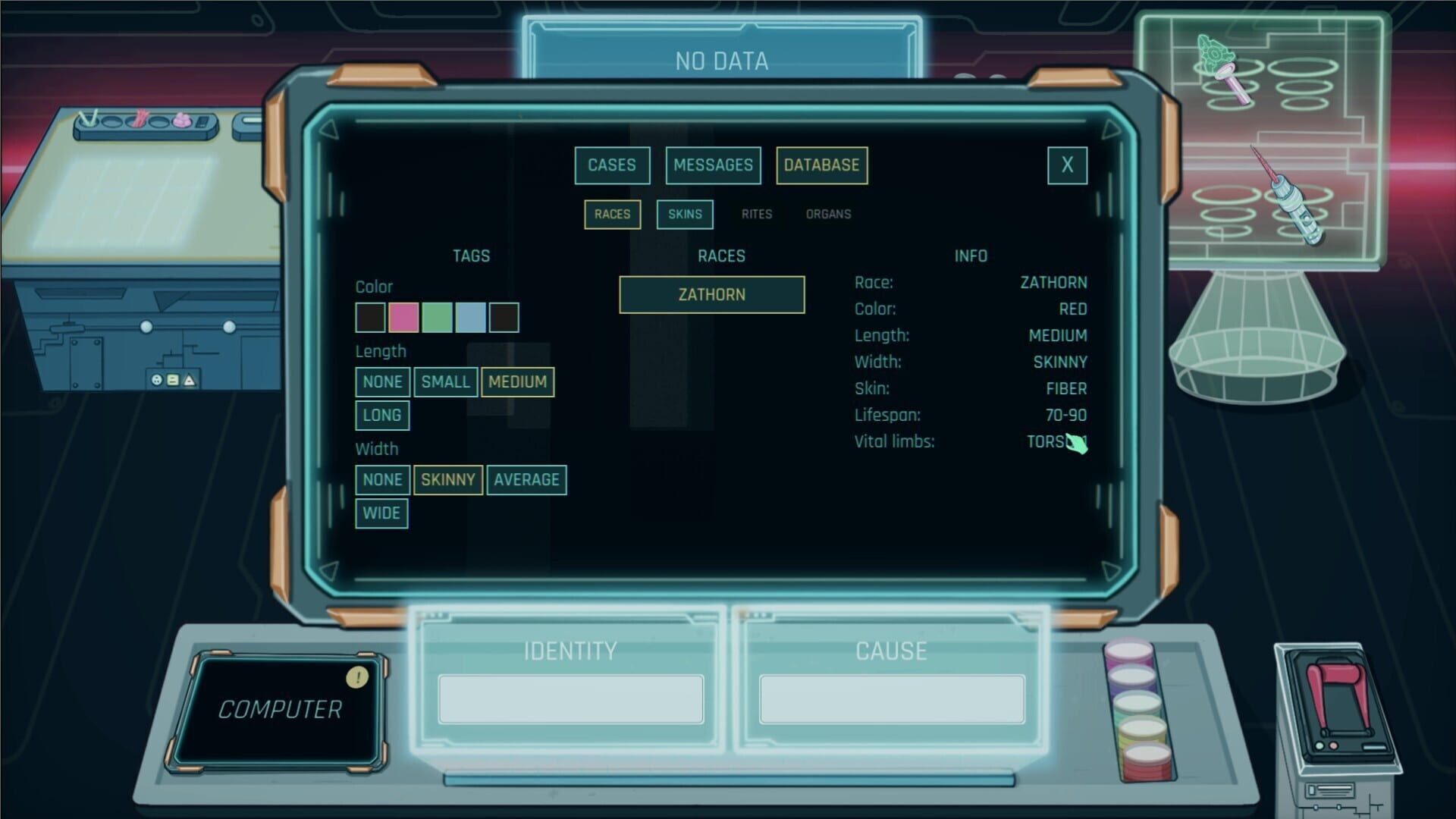Click inside the IDENTITY input field
The image size is (1456, 819).
tap(570, 698)
